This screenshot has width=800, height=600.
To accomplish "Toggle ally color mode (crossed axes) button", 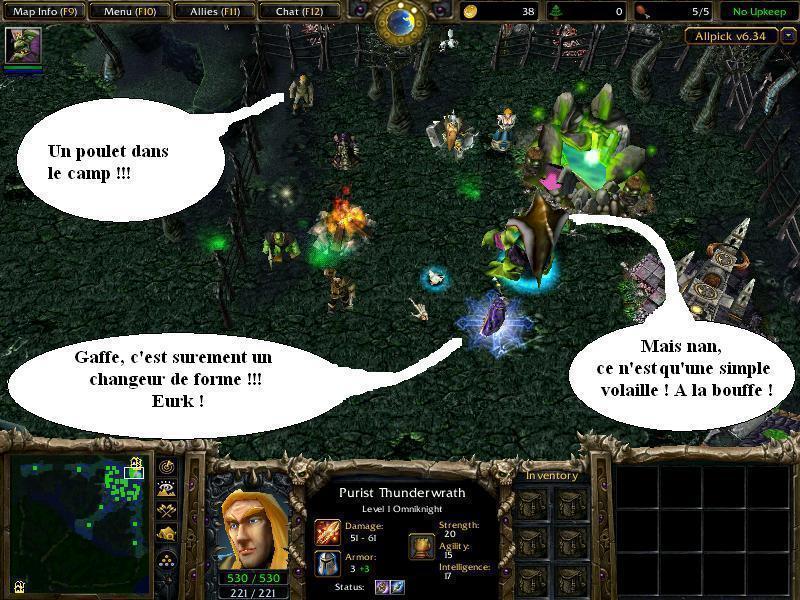I will click(x=166, y=511).
